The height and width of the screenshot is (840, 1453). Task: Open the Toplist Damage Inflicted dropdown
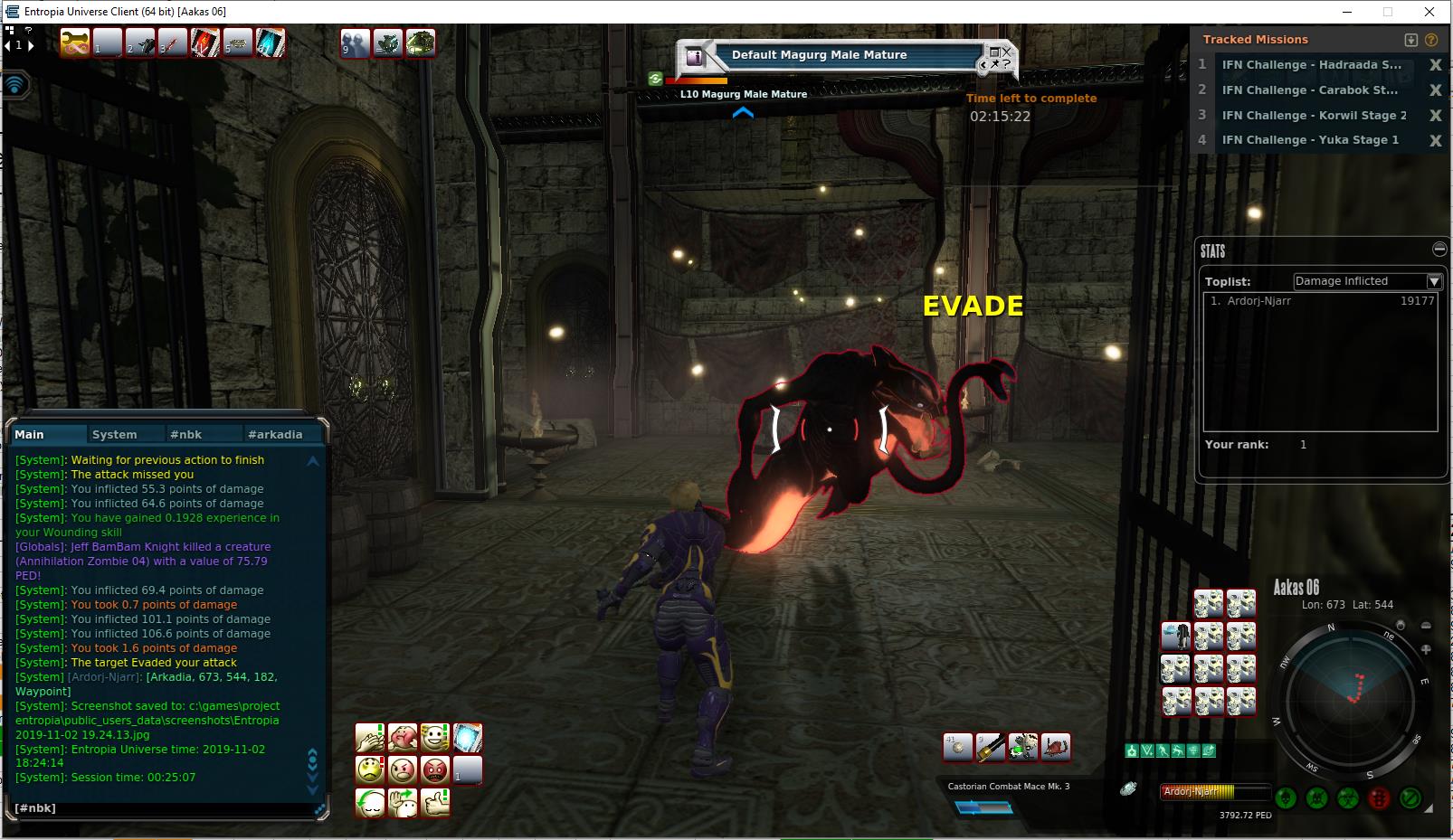pos(1433,281)
